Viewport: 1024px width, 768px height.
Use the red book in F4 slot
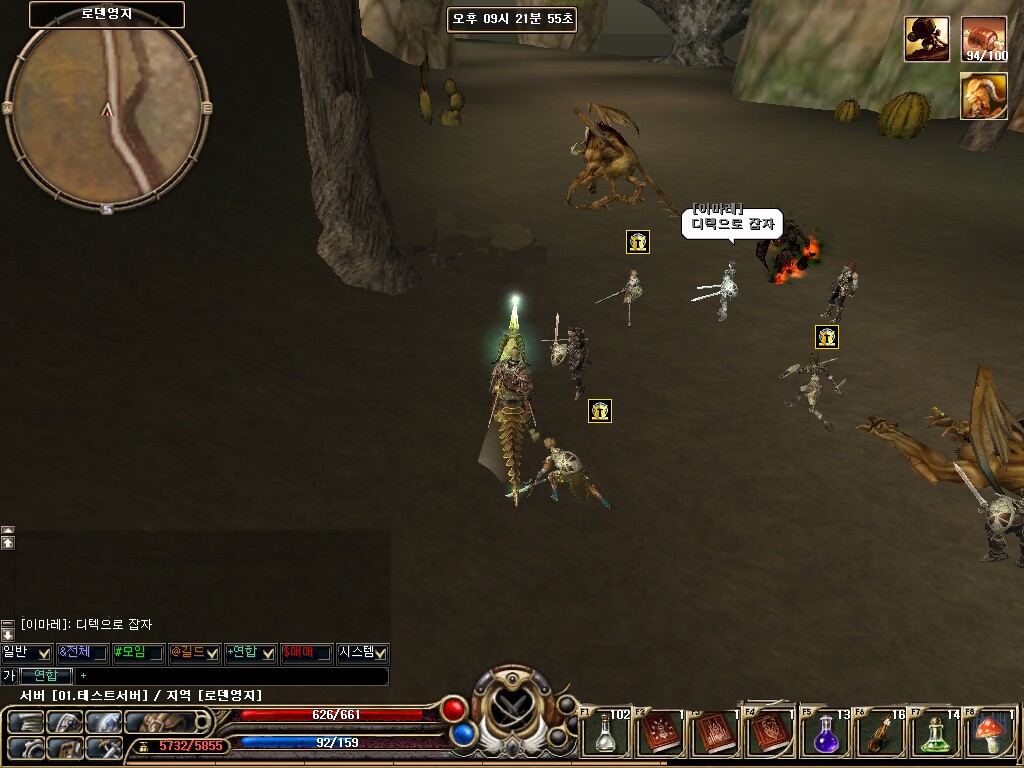[x=771, y=734]
